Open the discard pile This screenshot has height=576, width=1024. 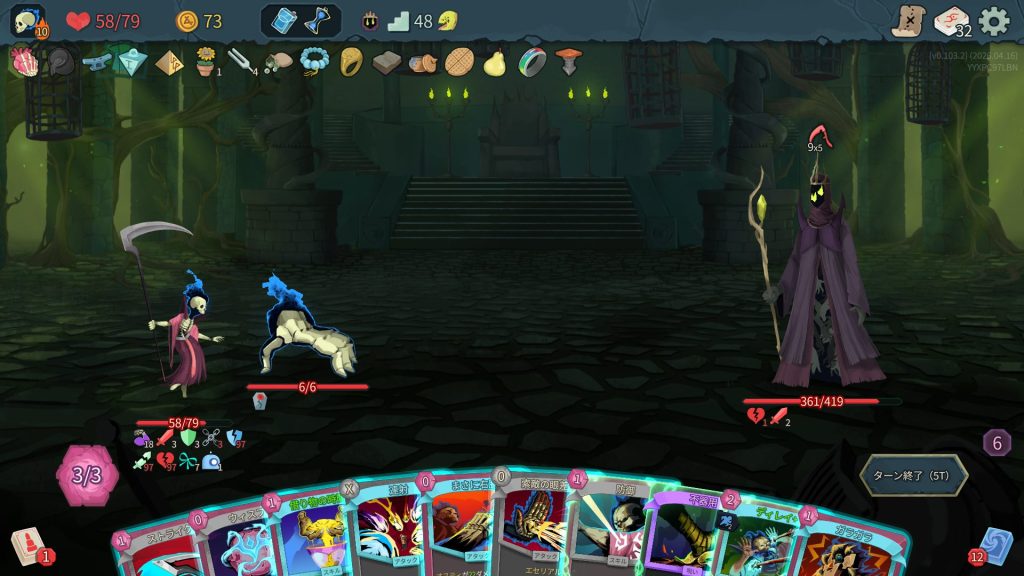coord(997,546)
